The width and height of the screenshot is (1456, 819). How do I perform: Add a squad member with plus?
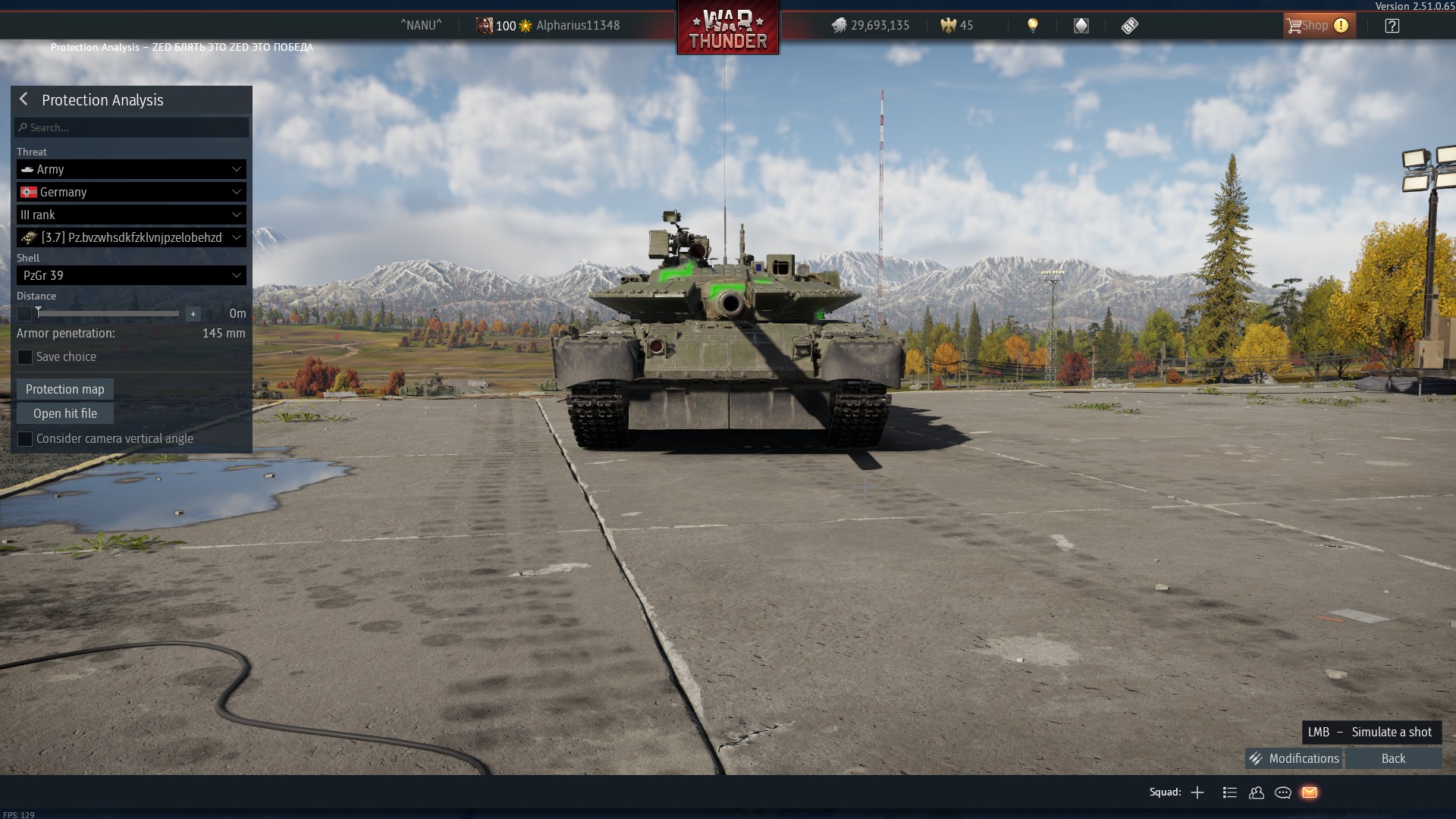[1197, 792]
